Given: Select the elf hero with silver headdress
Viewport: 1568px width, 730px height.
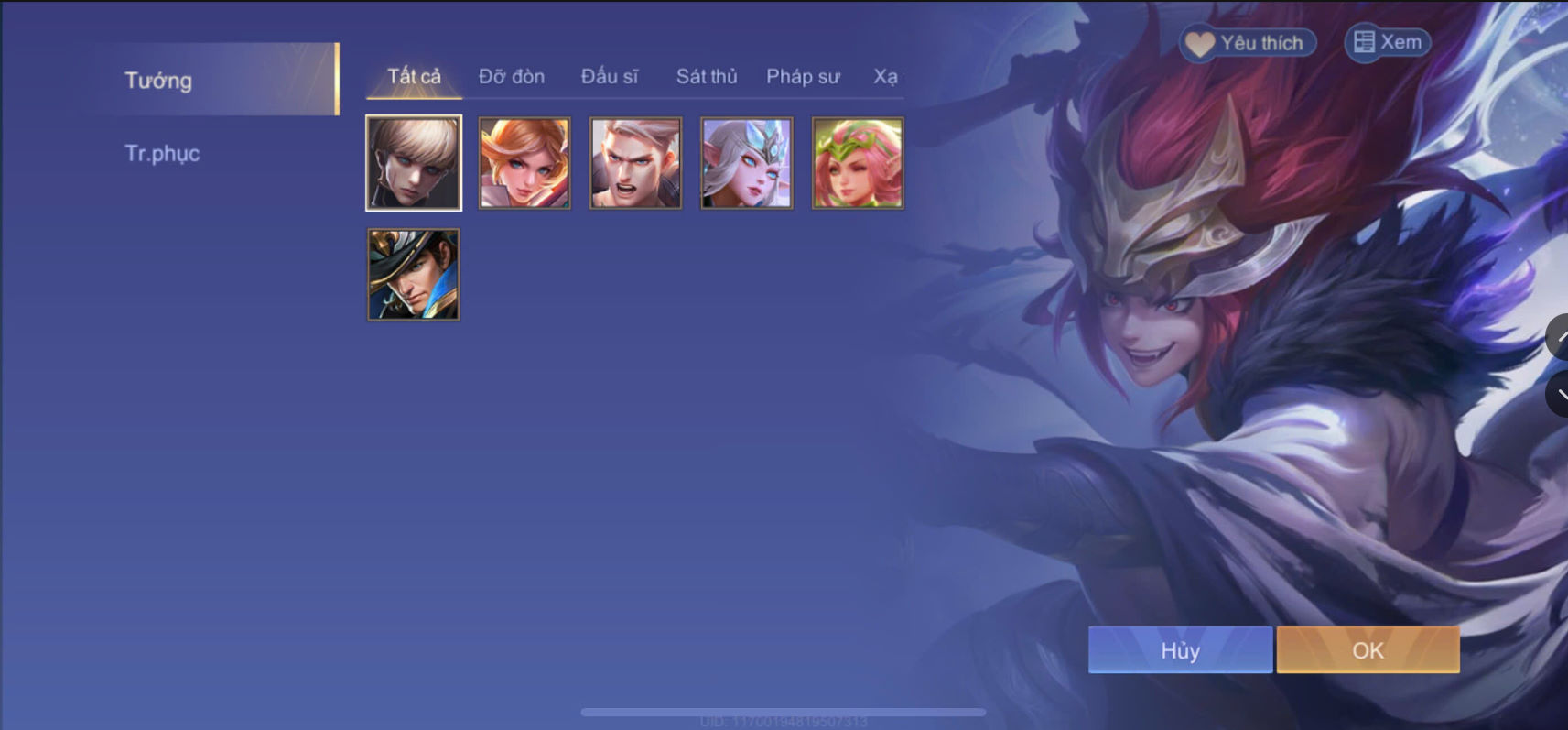Looking at the screenshot, I should coord(746,162).
